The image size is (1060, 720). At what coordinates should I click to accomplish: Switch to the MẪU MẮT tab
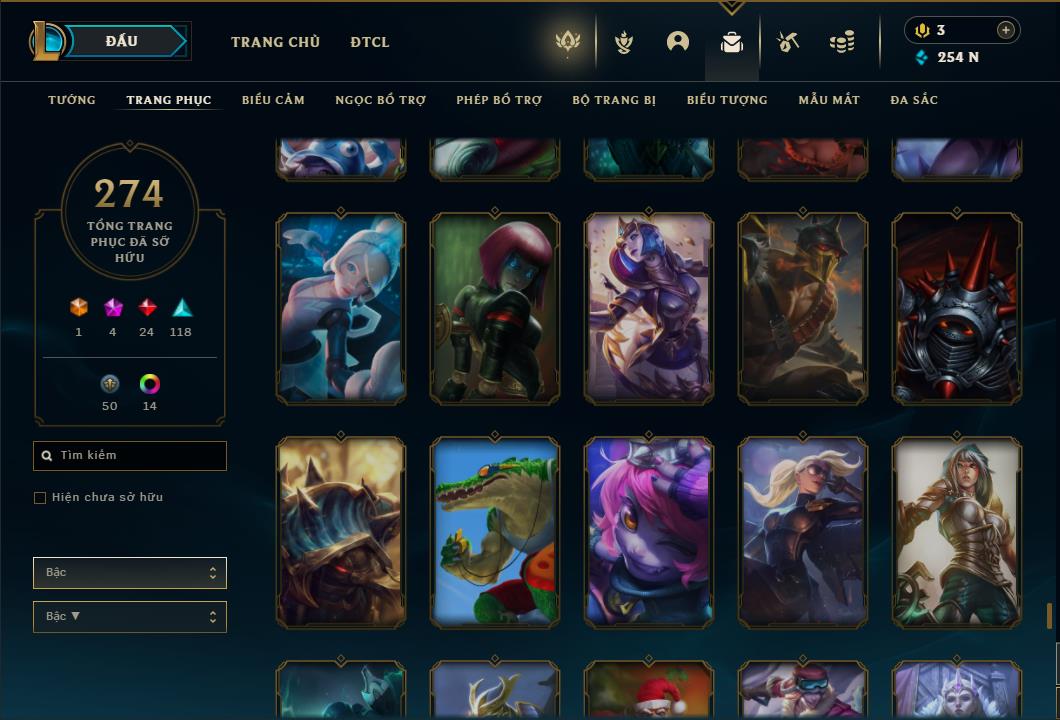click(829, 100)
